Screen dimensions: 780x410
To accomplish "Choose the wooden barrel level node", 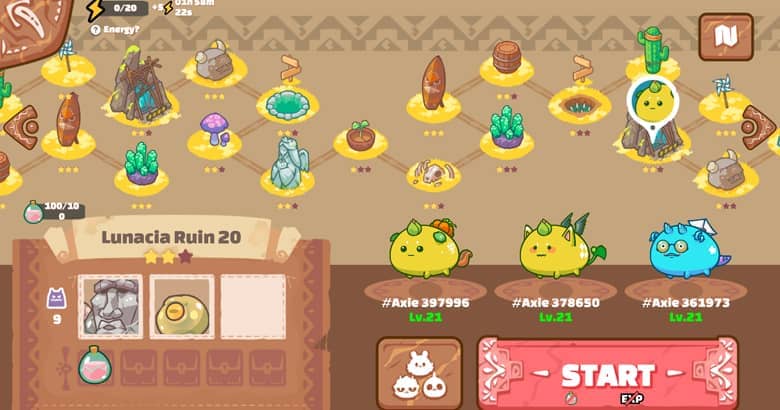I will [x=507, y=57].
